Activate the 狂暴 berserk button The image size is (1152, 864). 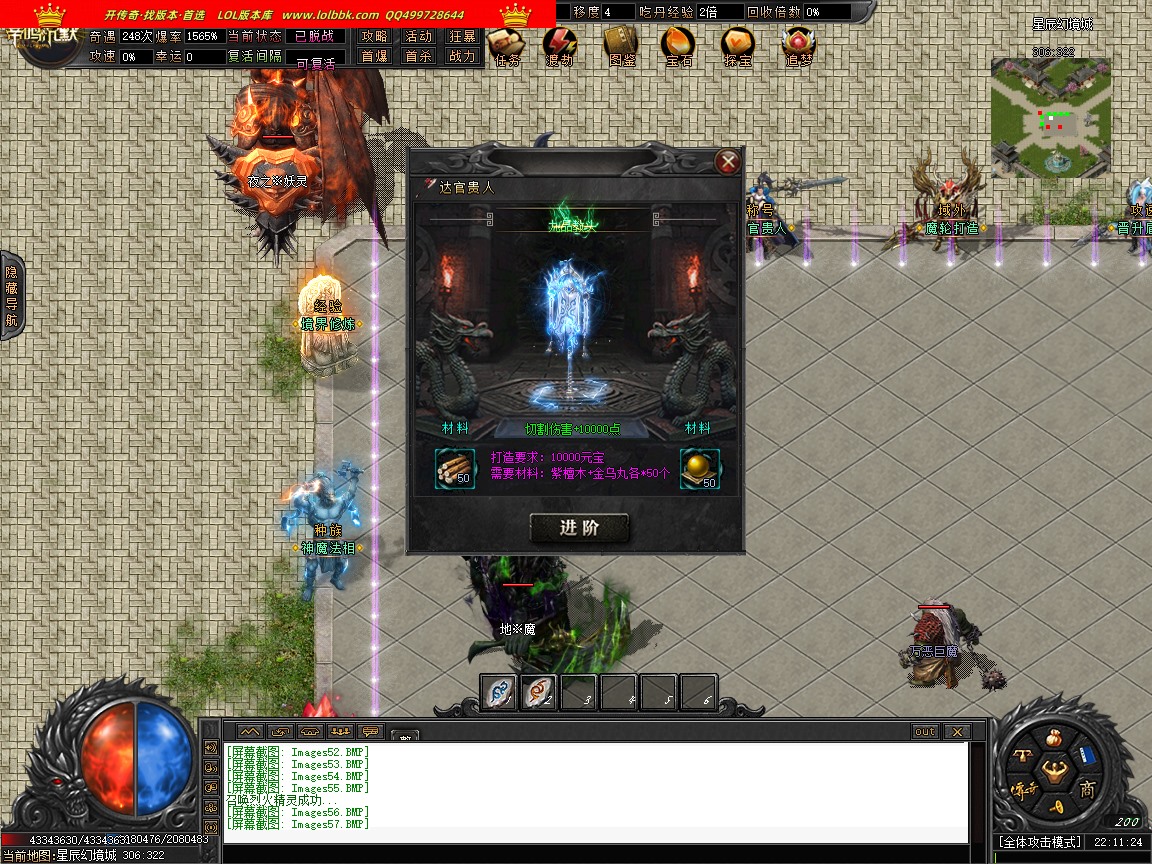pos(462,36)
